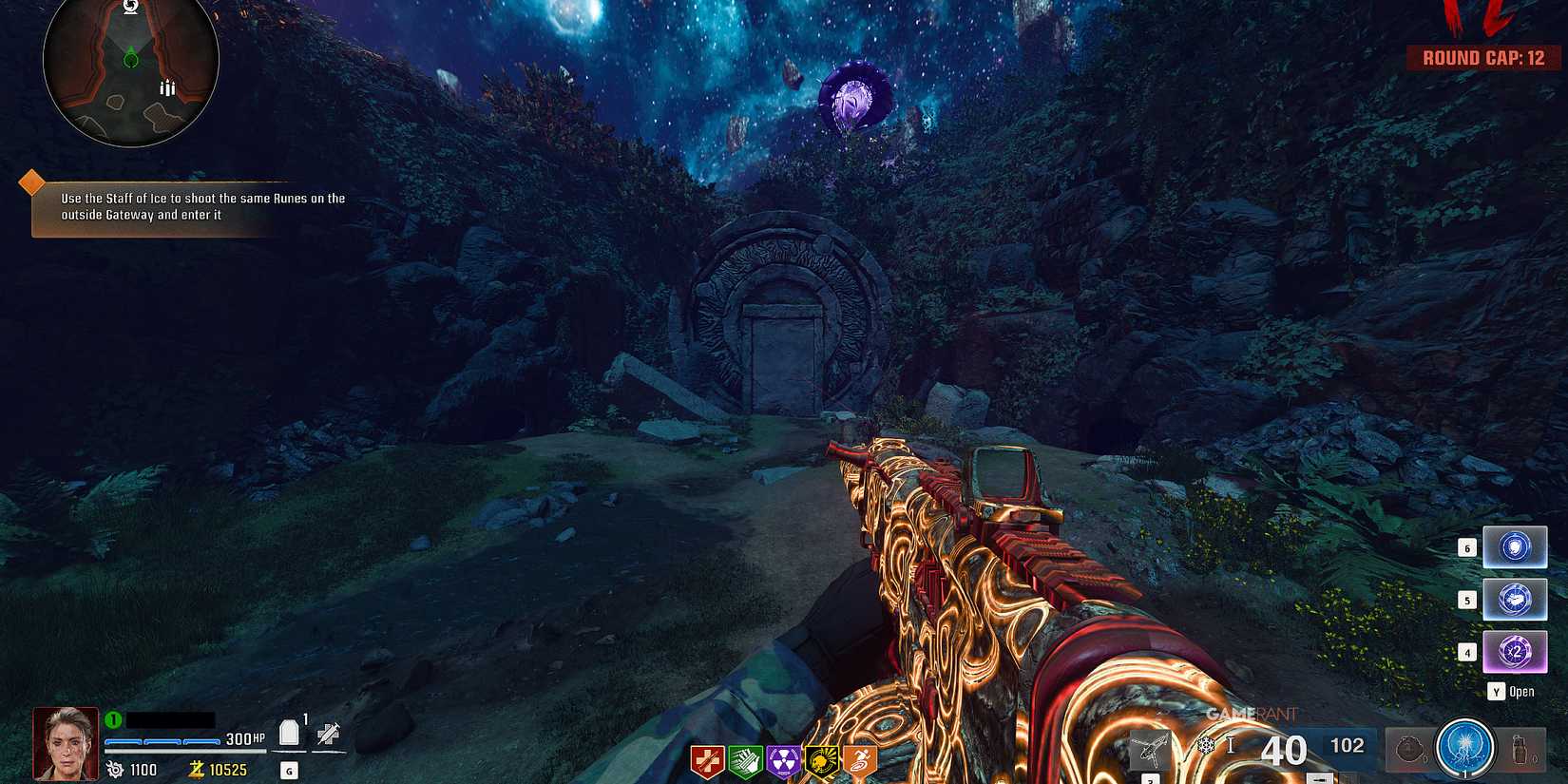Image resolution: width=1568 pixels, height=784 pixels.
Task: Click the armor plate icon above the health bar
Action: pyautogui.click(x=290, y=730)
